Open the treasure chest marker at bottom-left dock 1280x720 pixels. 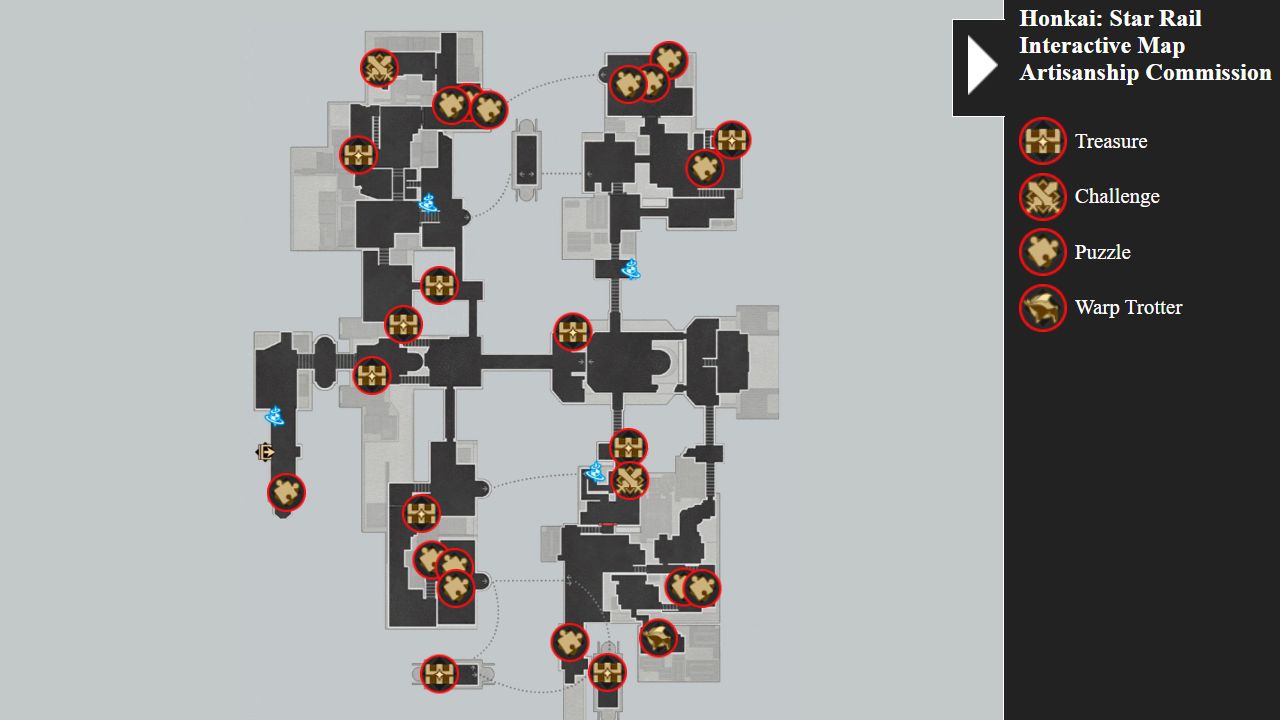pyautogui.click(x=438, y=673)
